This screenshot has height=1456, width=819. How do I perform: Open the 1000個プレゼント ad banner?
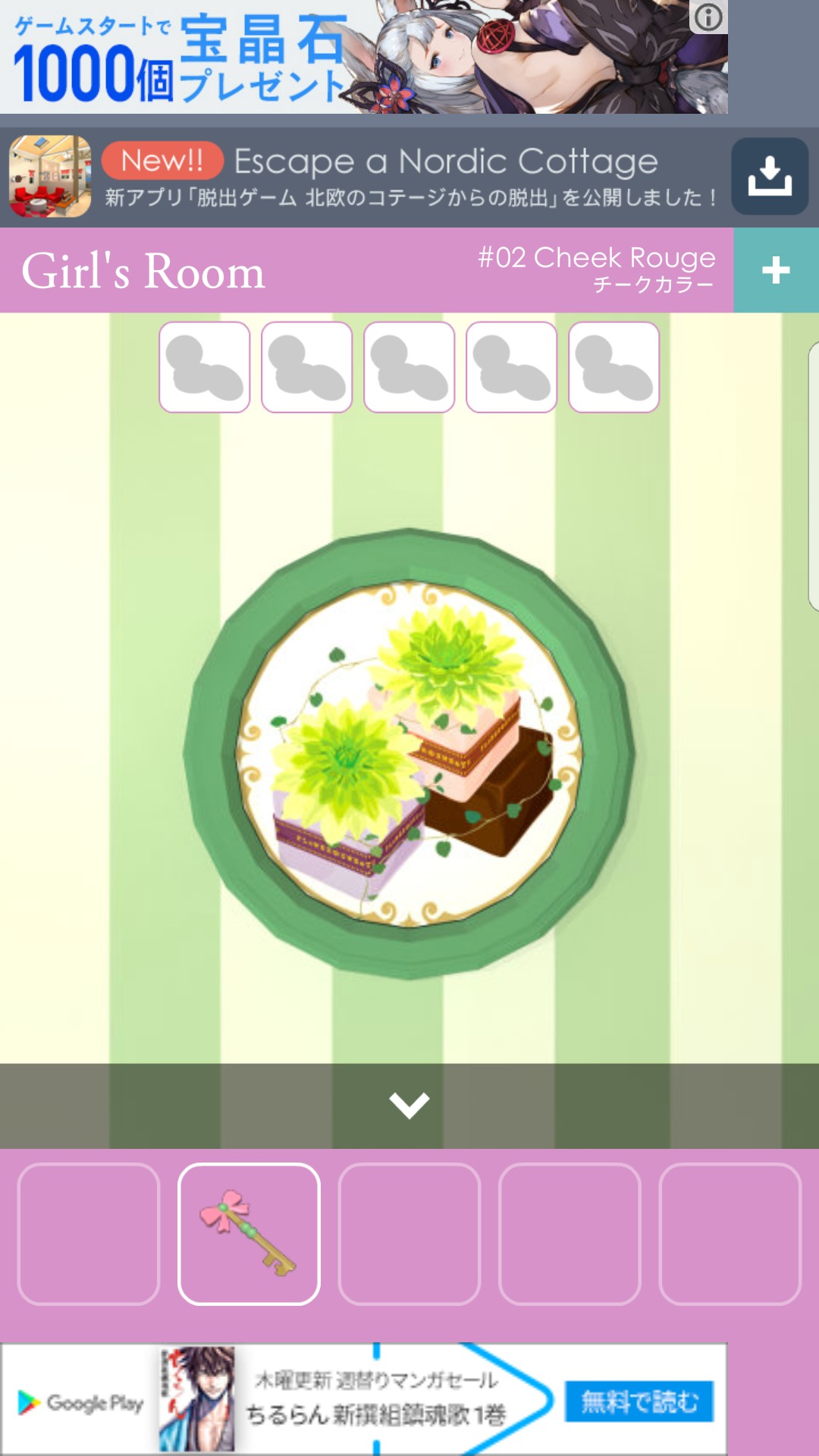(x=341, y=58)
